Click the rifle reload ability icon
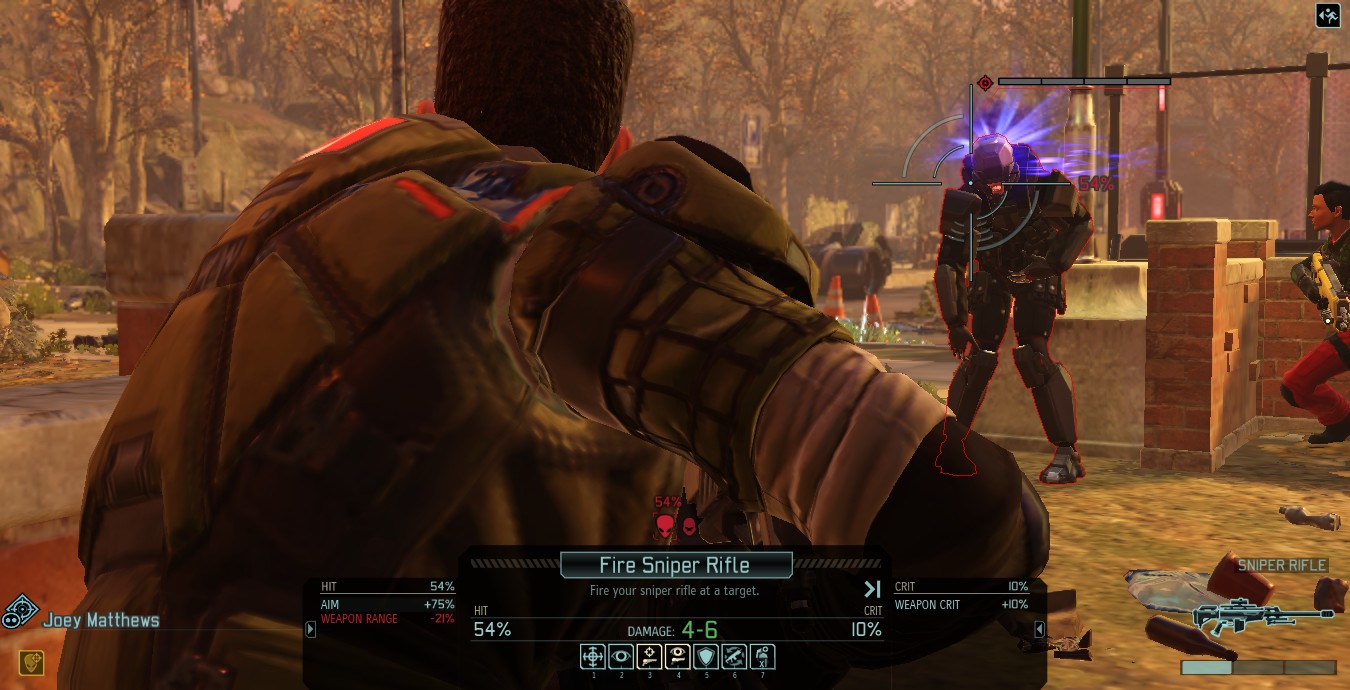The height and width of the screenshot is (690, 1350). pos(734,656)
